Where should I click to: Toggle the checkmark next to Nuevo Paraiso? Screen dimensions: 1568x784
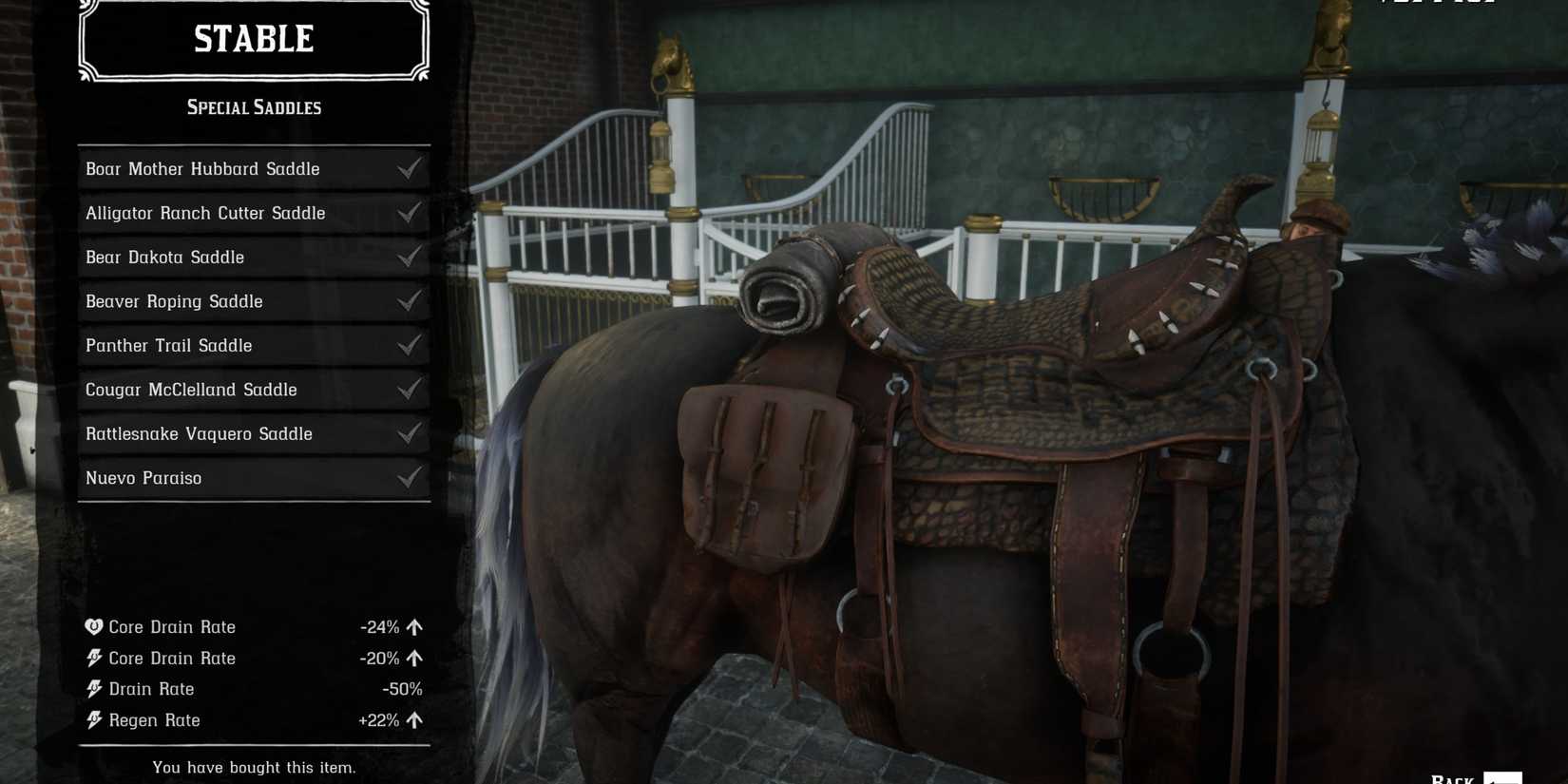409,477
